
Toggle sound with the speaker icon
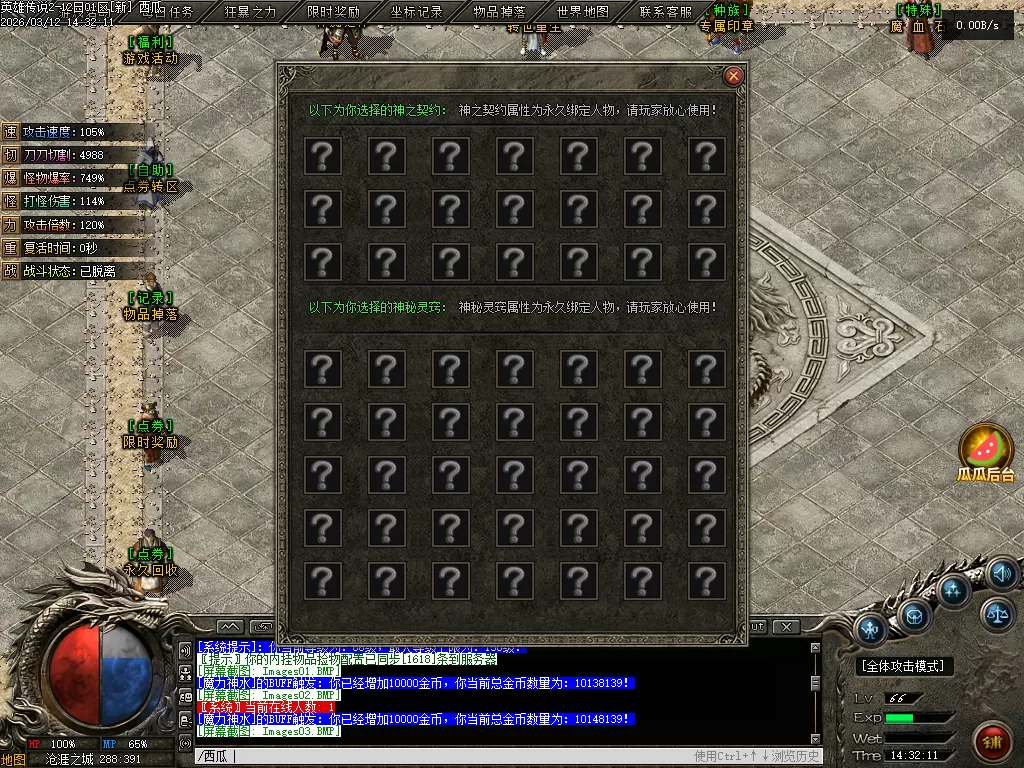(x=1001, y=574)
